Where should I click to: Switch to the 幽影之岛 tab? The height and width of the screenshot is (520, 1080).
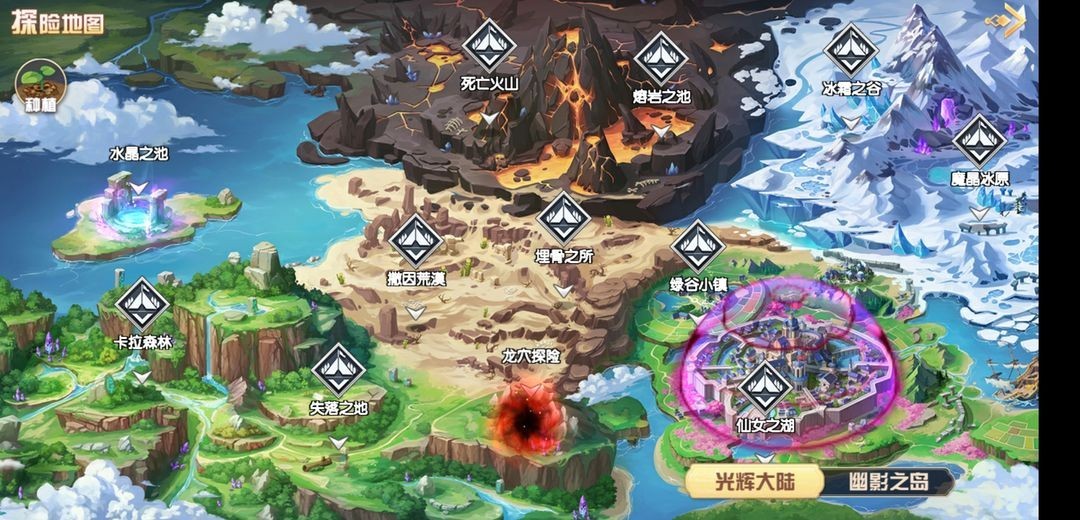pos(889,482)
